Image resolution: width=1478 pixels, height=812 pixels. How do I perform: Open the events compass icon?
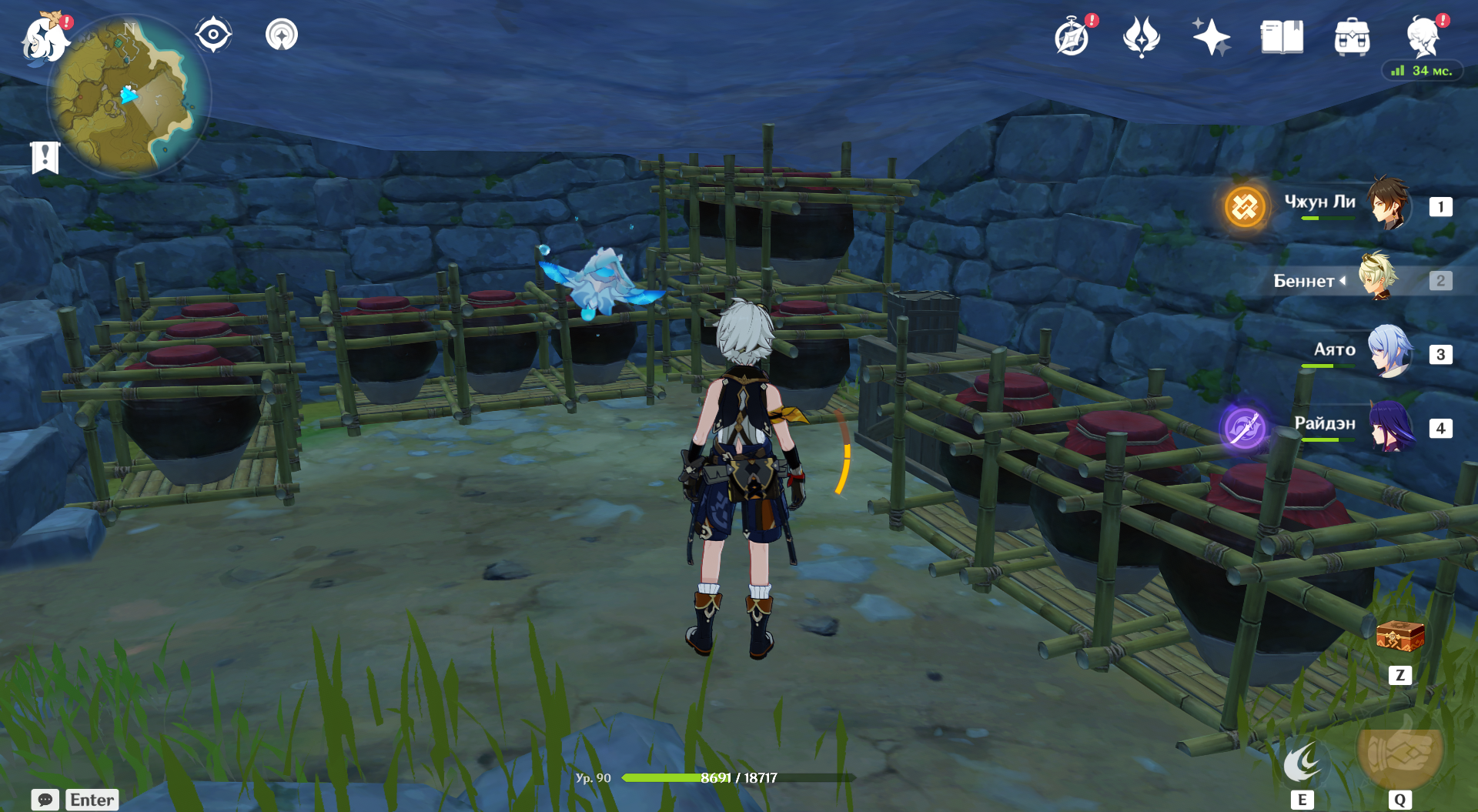click(x=1072, y=38)
